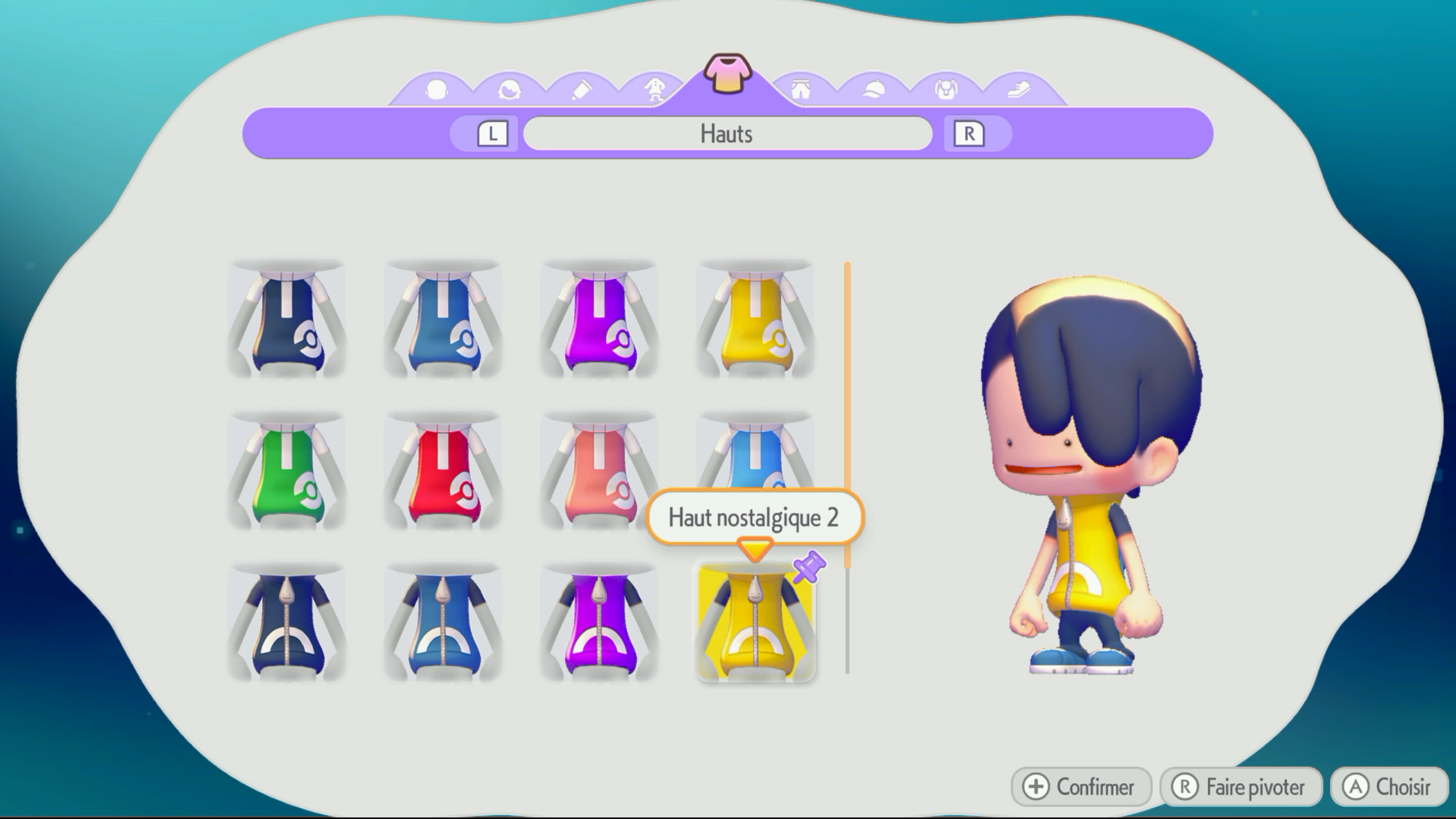Click the Confirmer button
This screenshot has width=1456, height=819.
[1081, 787]
